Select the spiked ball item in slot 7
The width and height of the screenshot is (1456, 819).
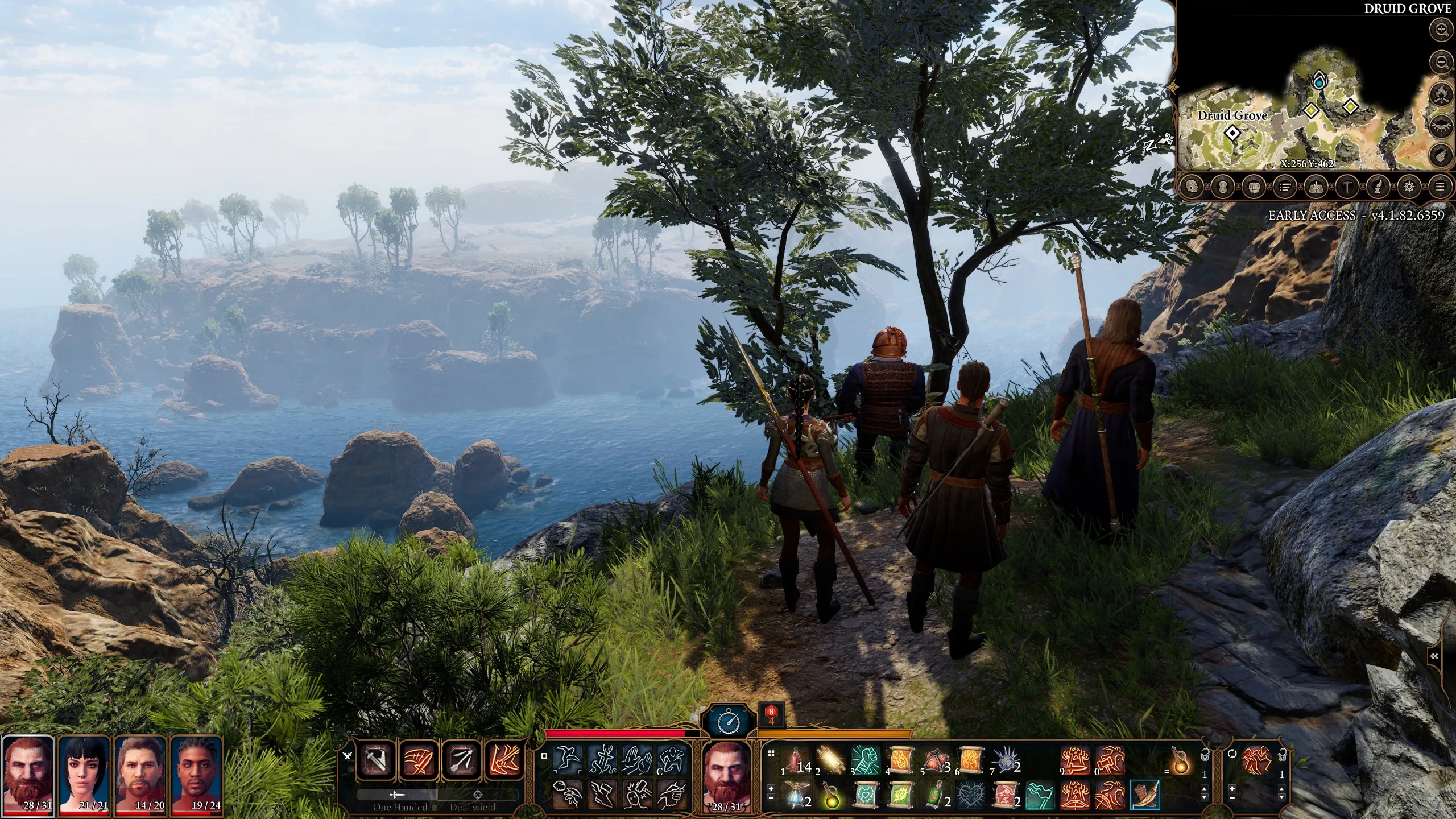(1002, 760)
